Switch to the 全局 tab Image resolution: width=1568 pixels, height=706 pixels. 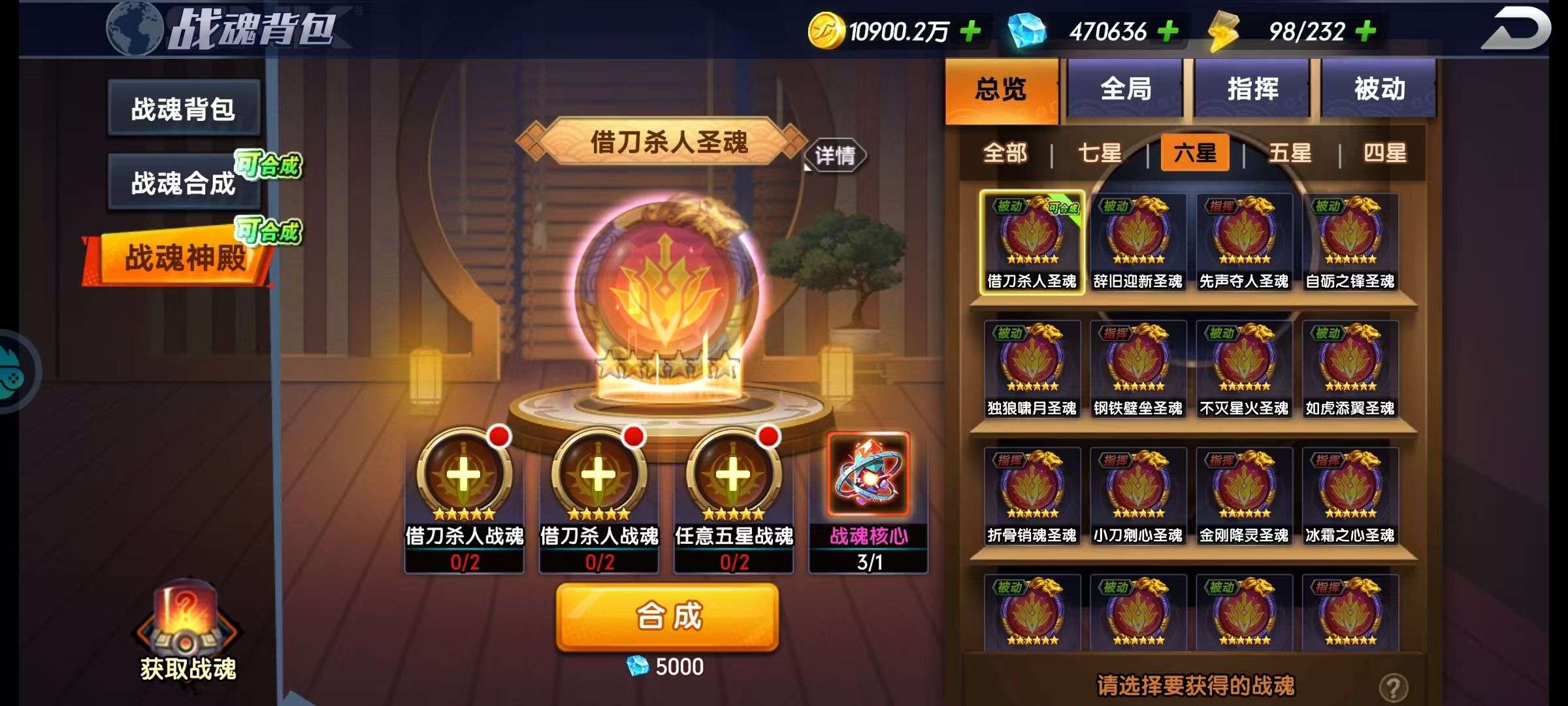tap(1126, 90)
